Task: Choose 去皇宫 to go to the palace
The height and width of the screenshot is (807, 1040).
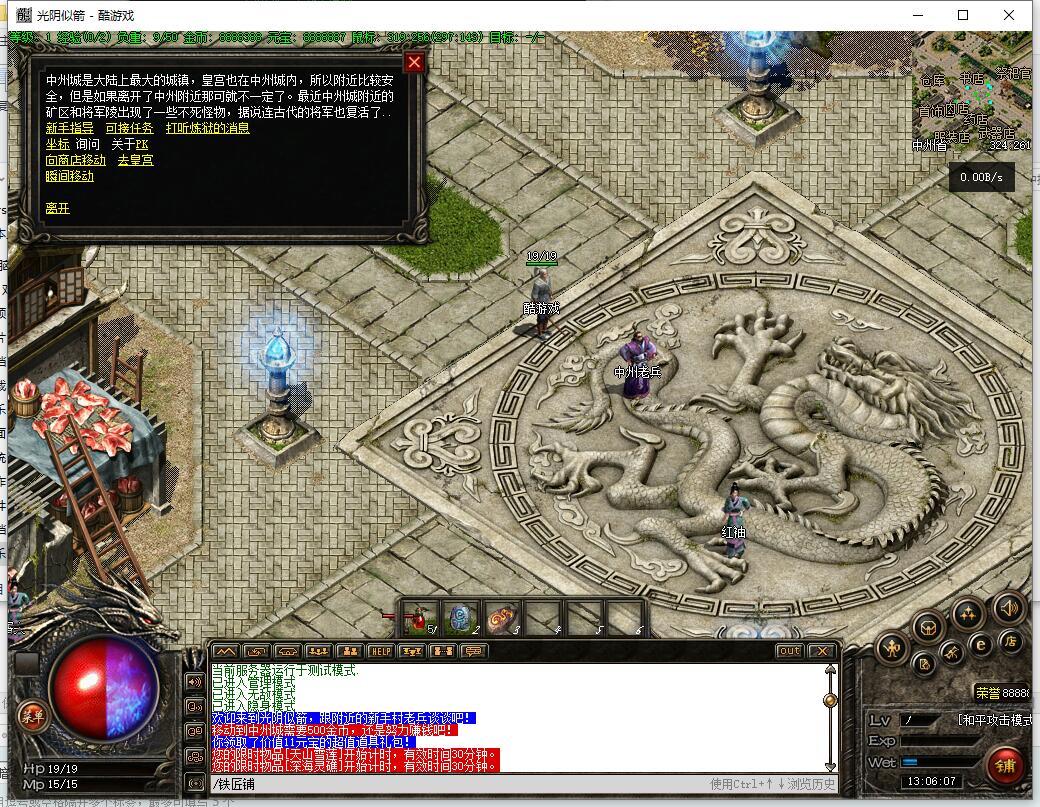Action: [x=135, y=160]
